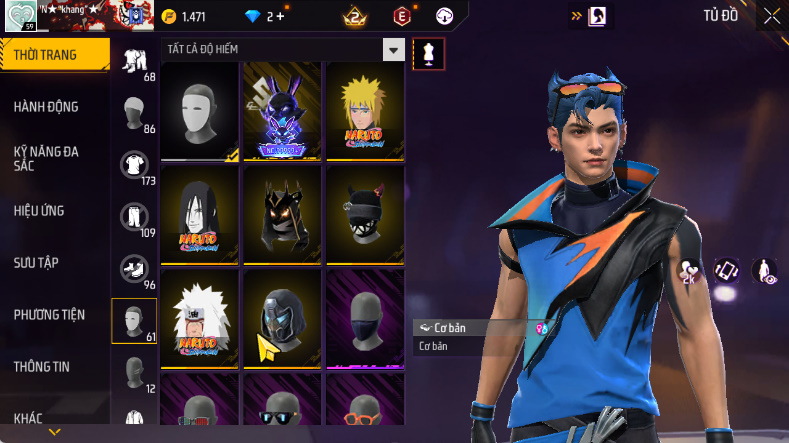Select the plain white mask item

click(200, 110)
